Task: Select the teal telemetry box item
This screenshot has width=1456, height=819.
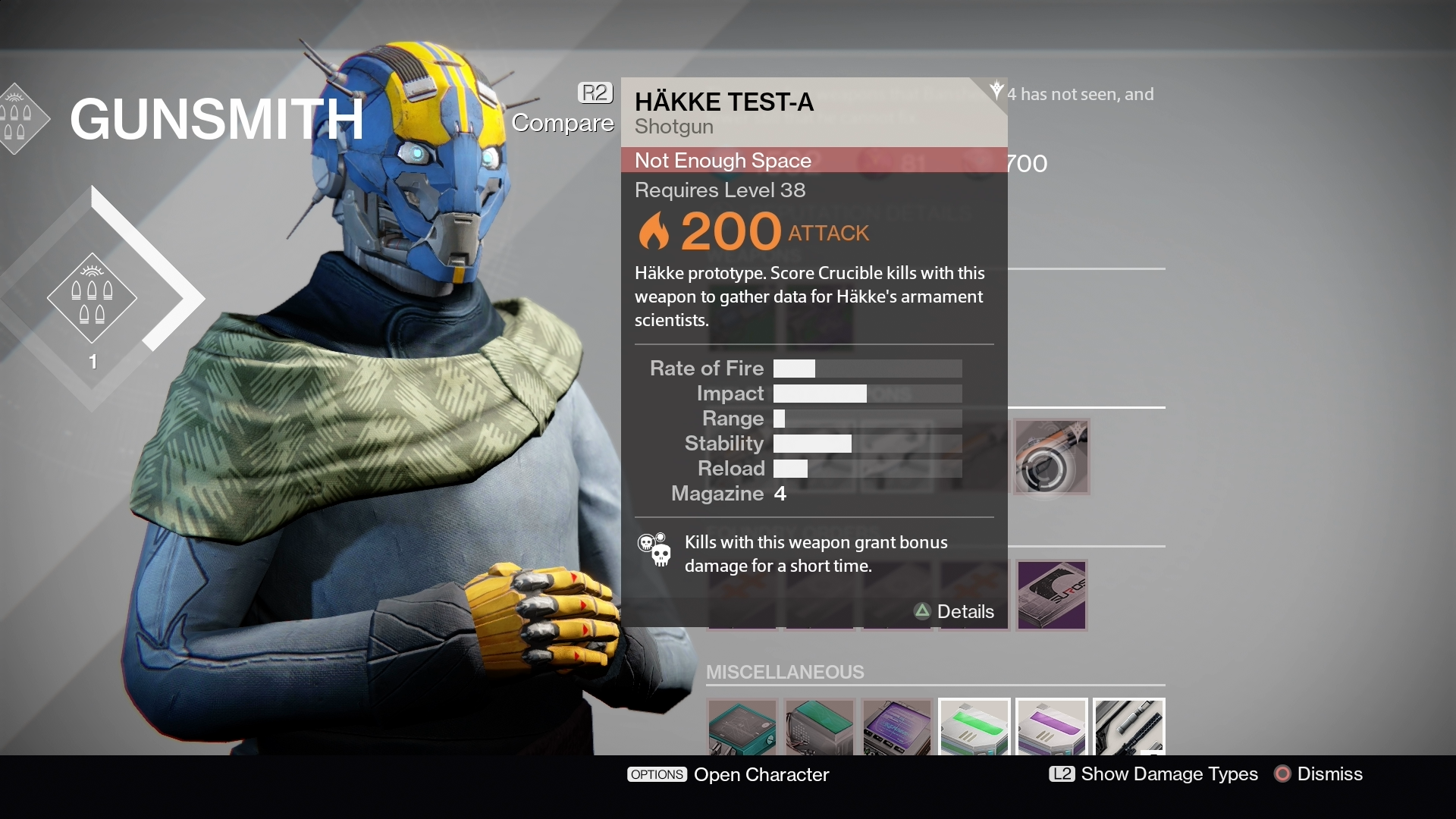Action: point(742,727)
